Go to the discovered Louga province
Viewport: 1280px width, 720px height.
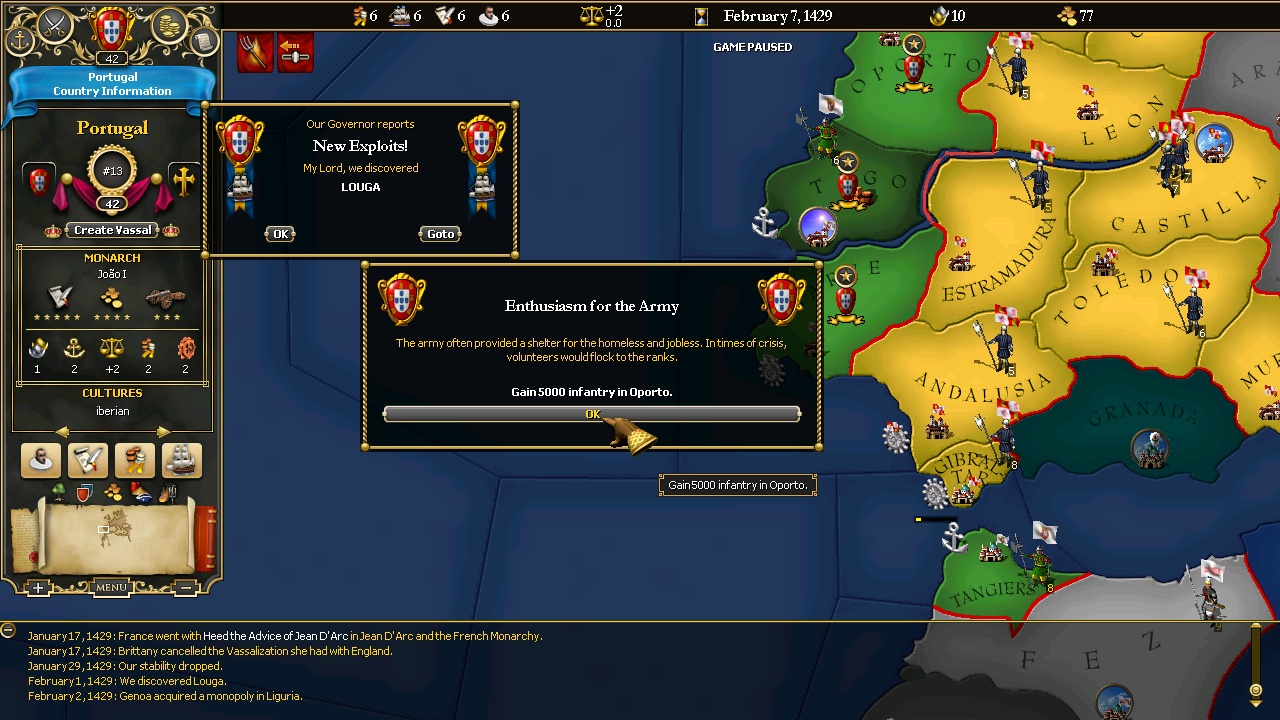click(441, 234)
